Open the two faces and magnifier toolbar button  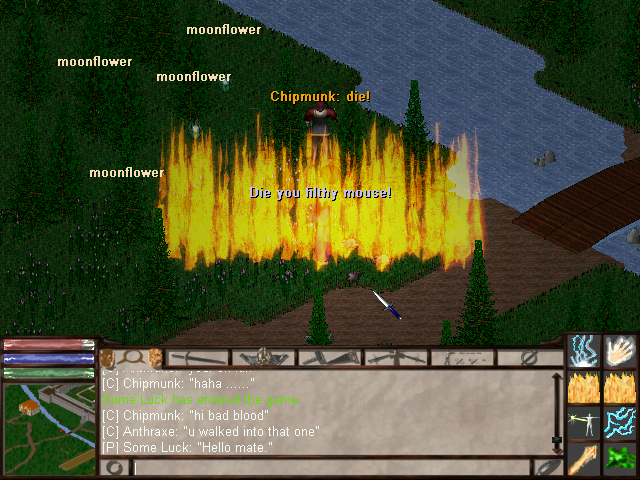pos(131,357)
